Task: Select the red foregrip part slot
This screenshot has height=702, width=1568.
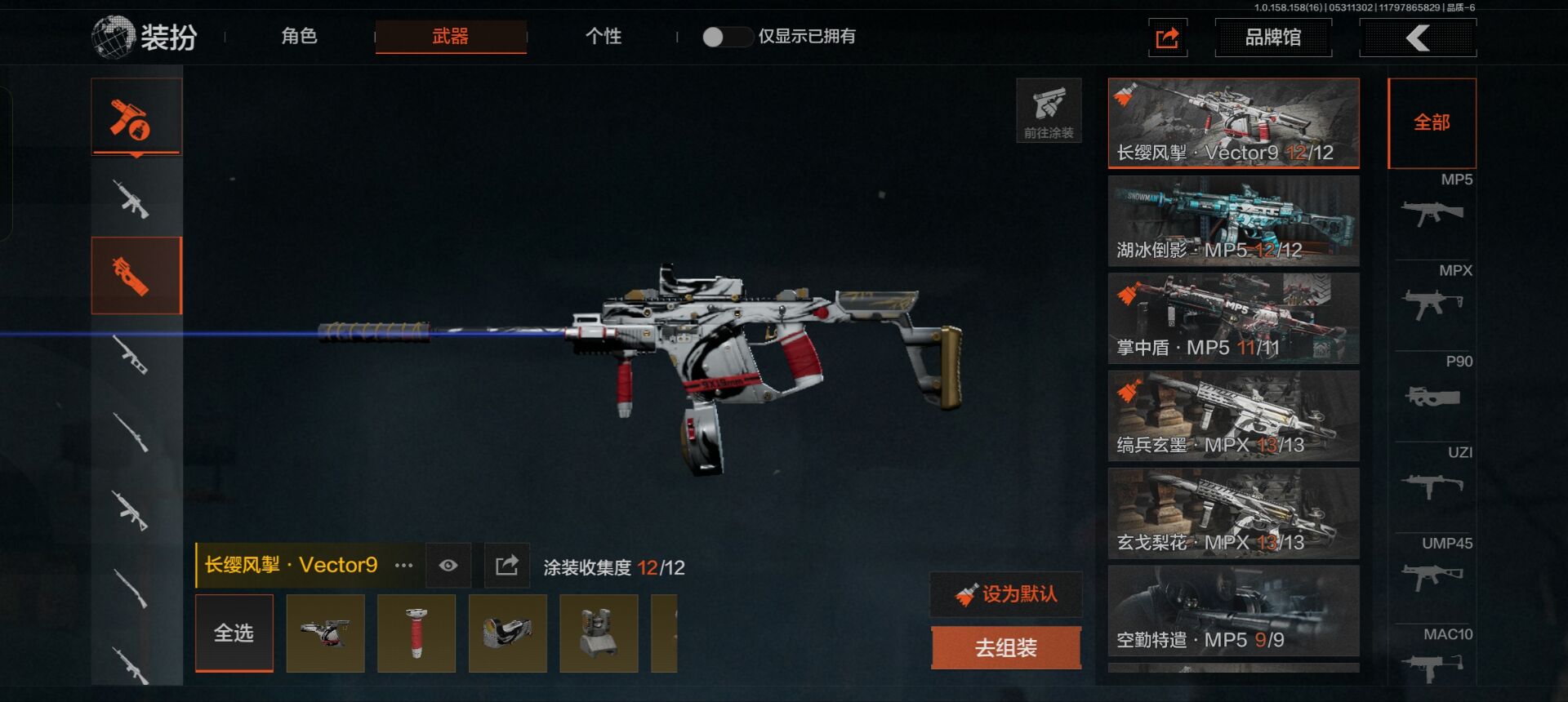Action: click(416, 633)
